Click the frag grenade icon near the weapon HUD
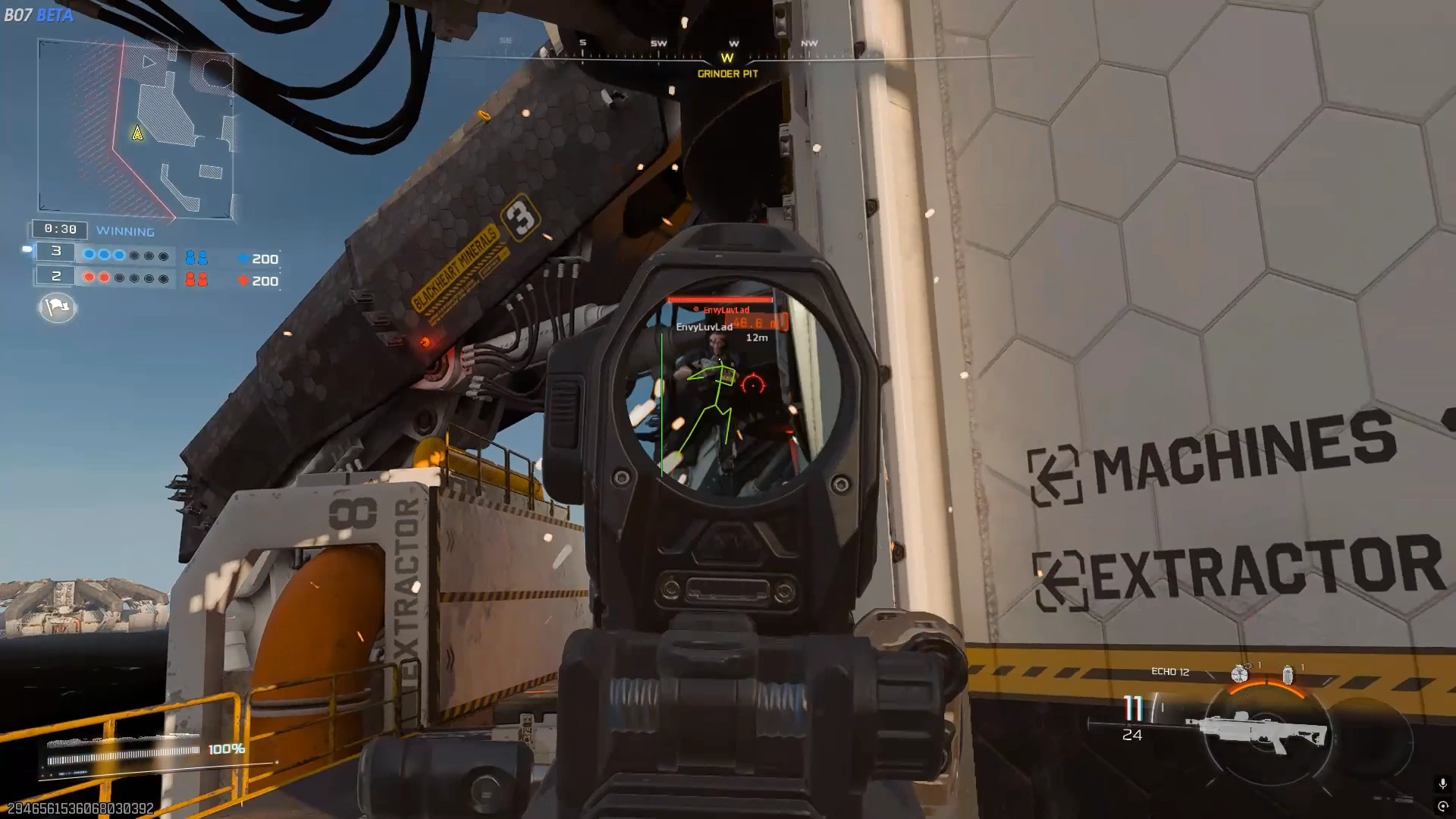This screenshot has width=1456, height=819. click(1240, 673)
